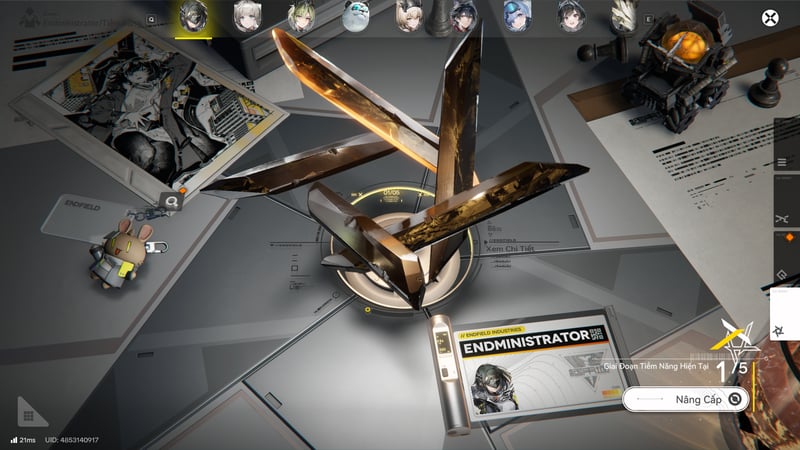Close the character potential screen

click(769, 17)
